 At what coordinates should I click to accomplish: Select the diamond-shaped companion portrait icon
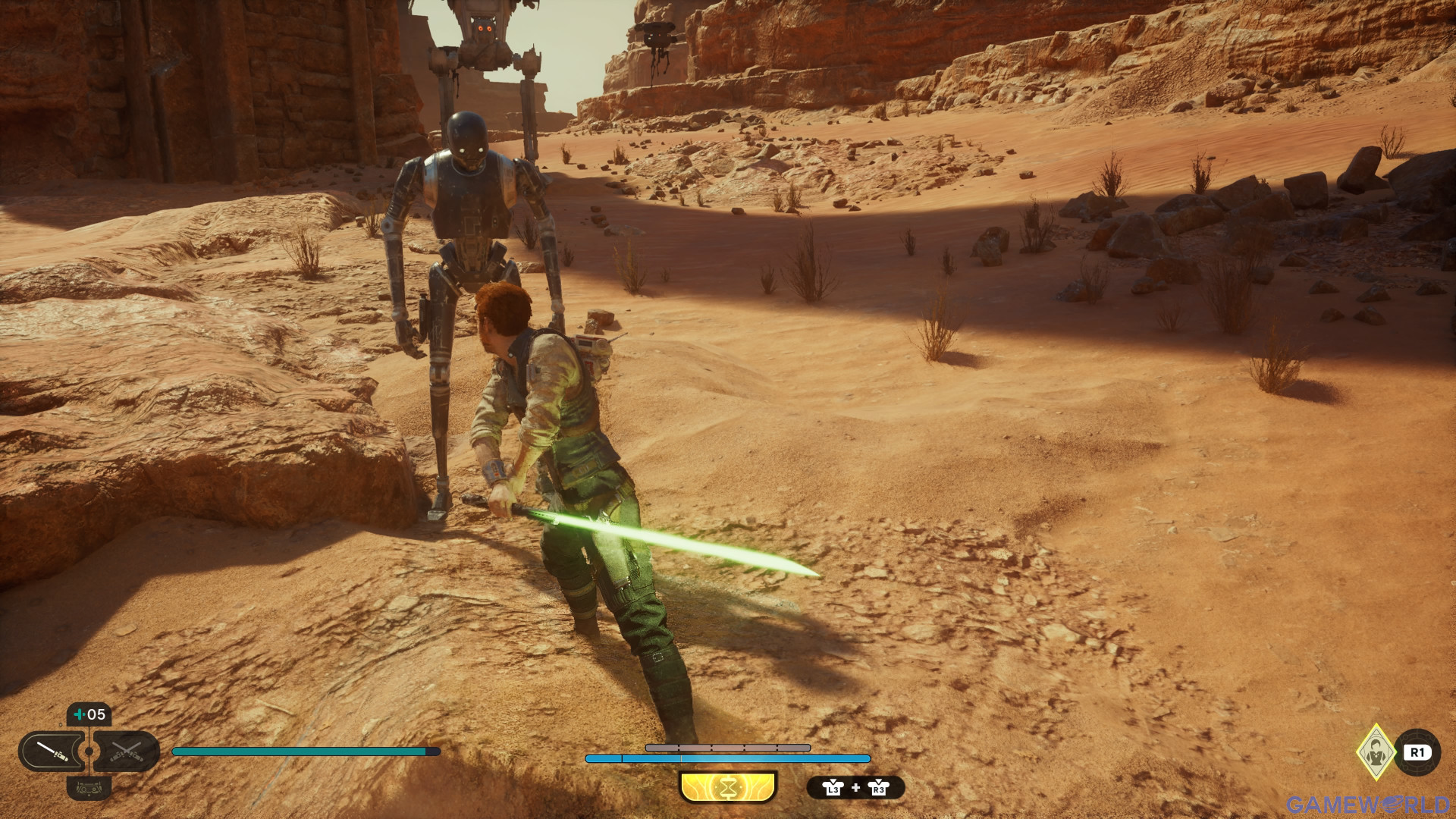pos(1376,752)
